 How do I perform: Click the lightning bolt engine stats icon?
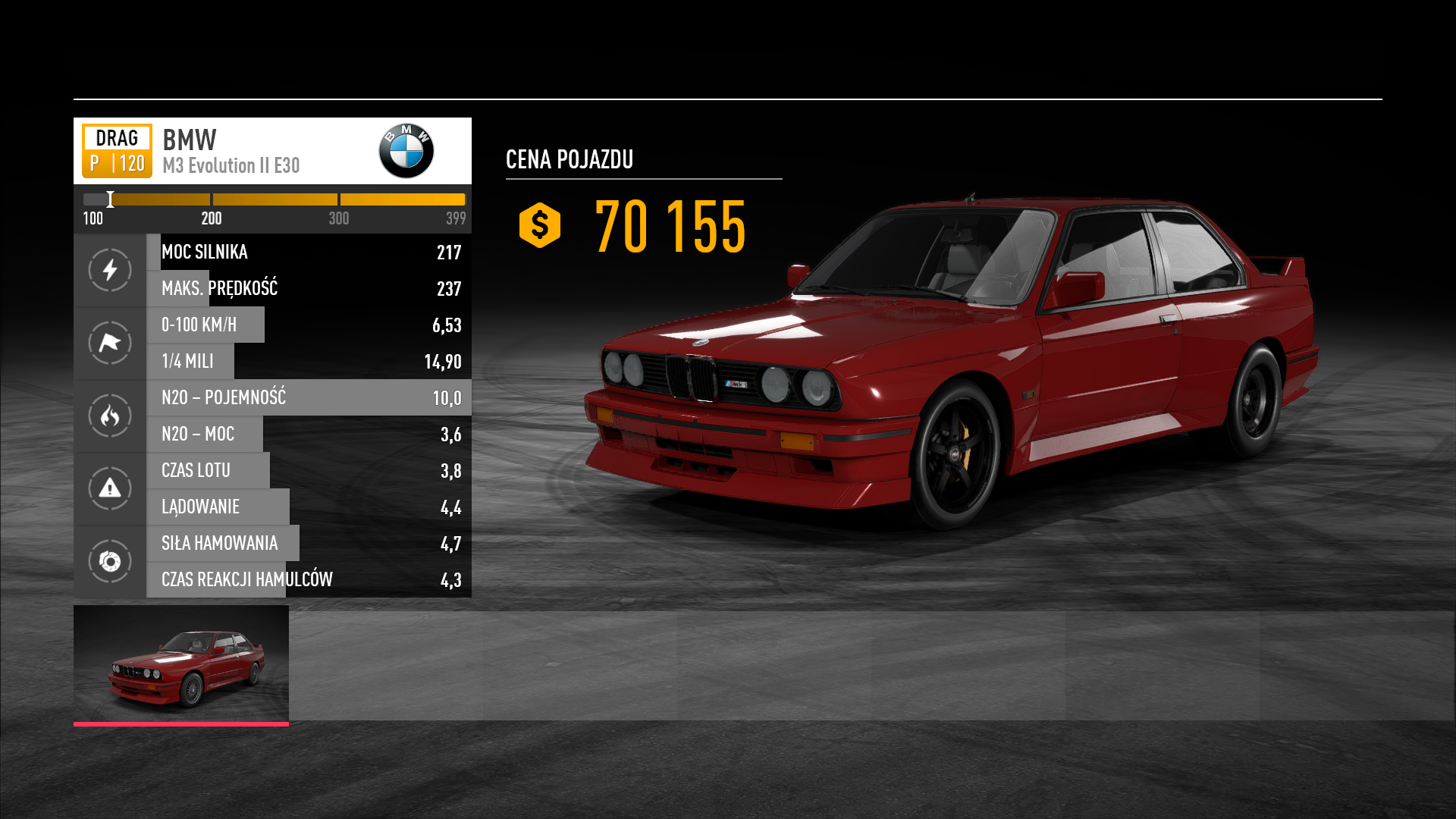click(x=110, y=270)
